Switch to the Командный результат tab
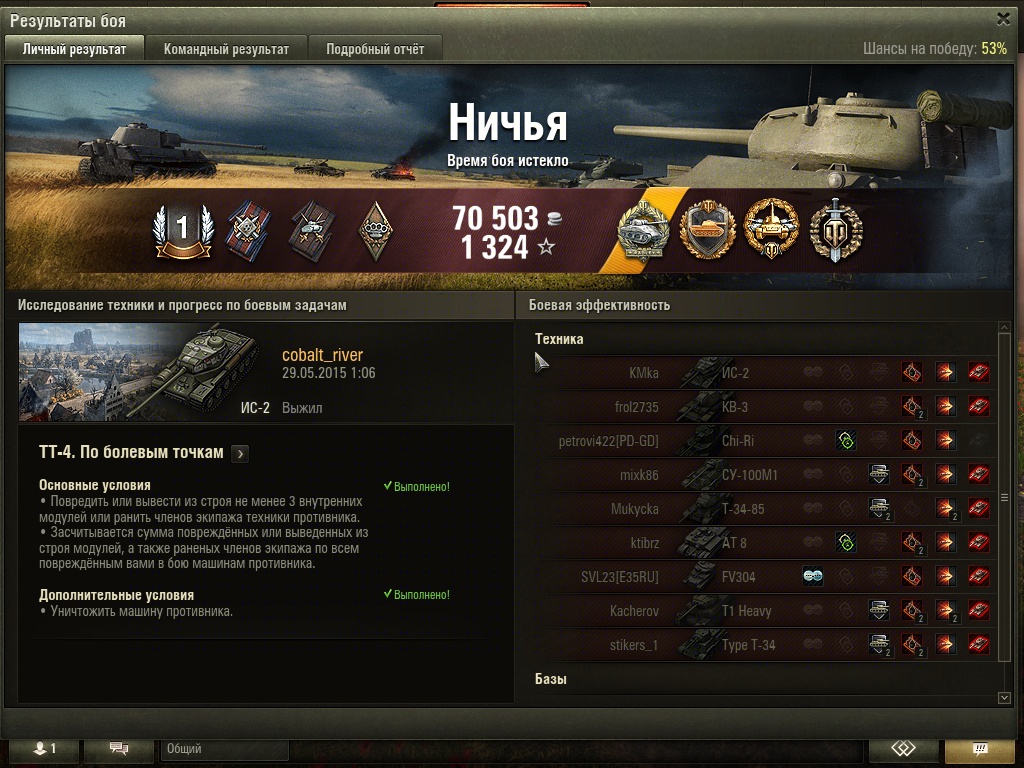This screenshot has width=1024, height=768. pos(226,49)
